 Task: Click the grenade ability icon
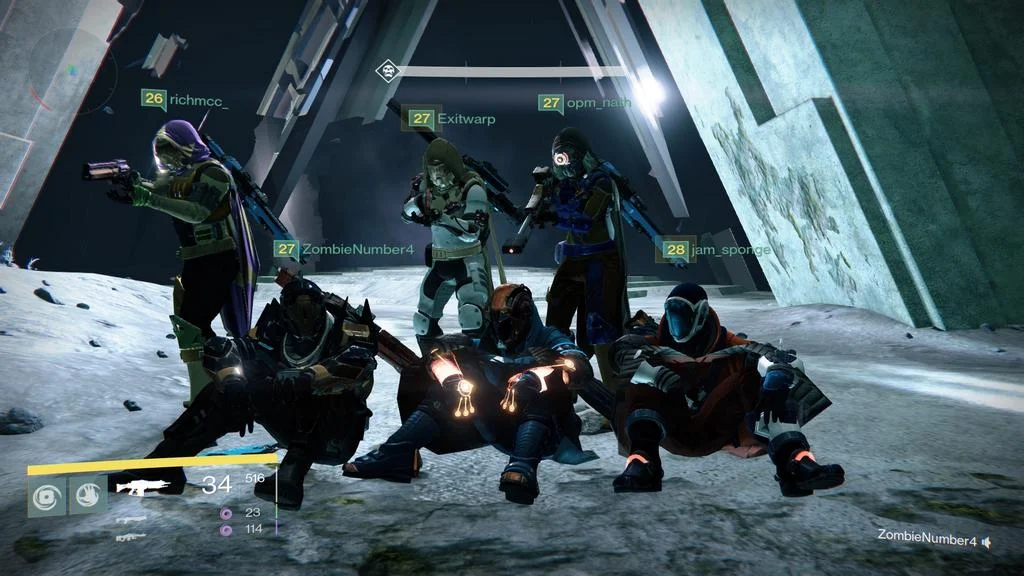click(46, 495)
